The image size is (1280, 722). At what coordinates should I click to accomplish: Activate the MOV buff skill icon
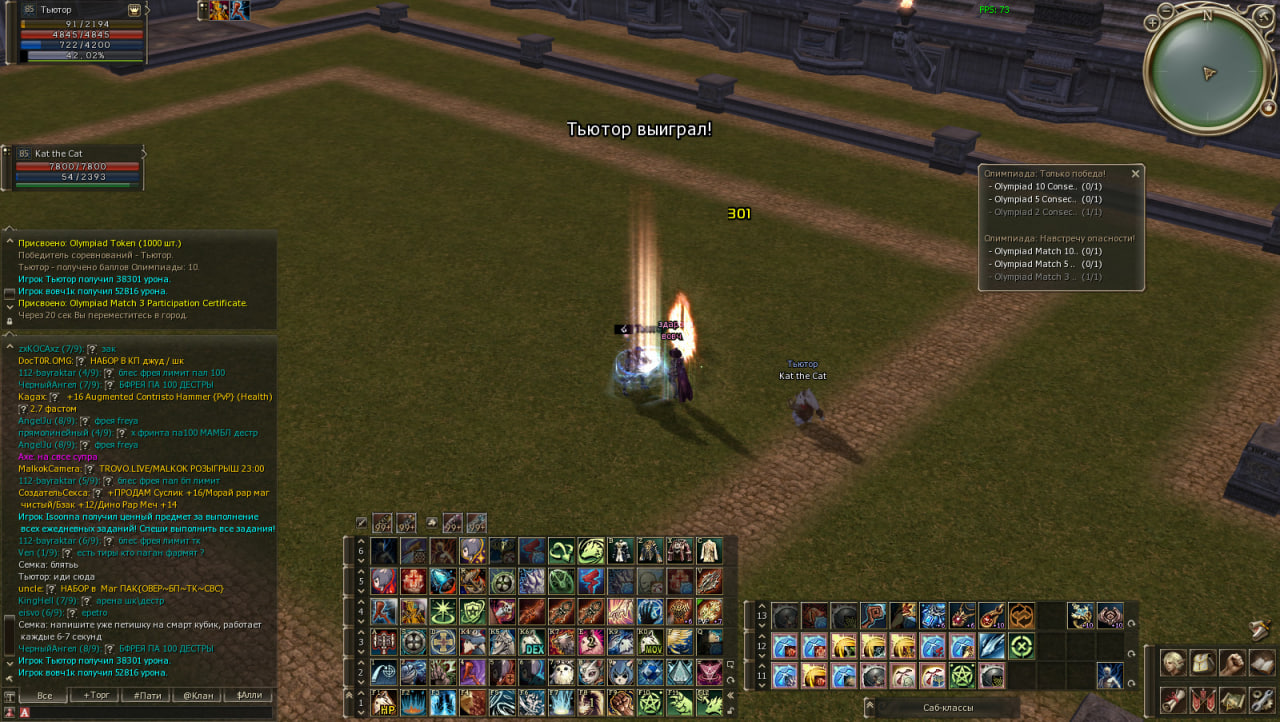click(x=651, y=642)
